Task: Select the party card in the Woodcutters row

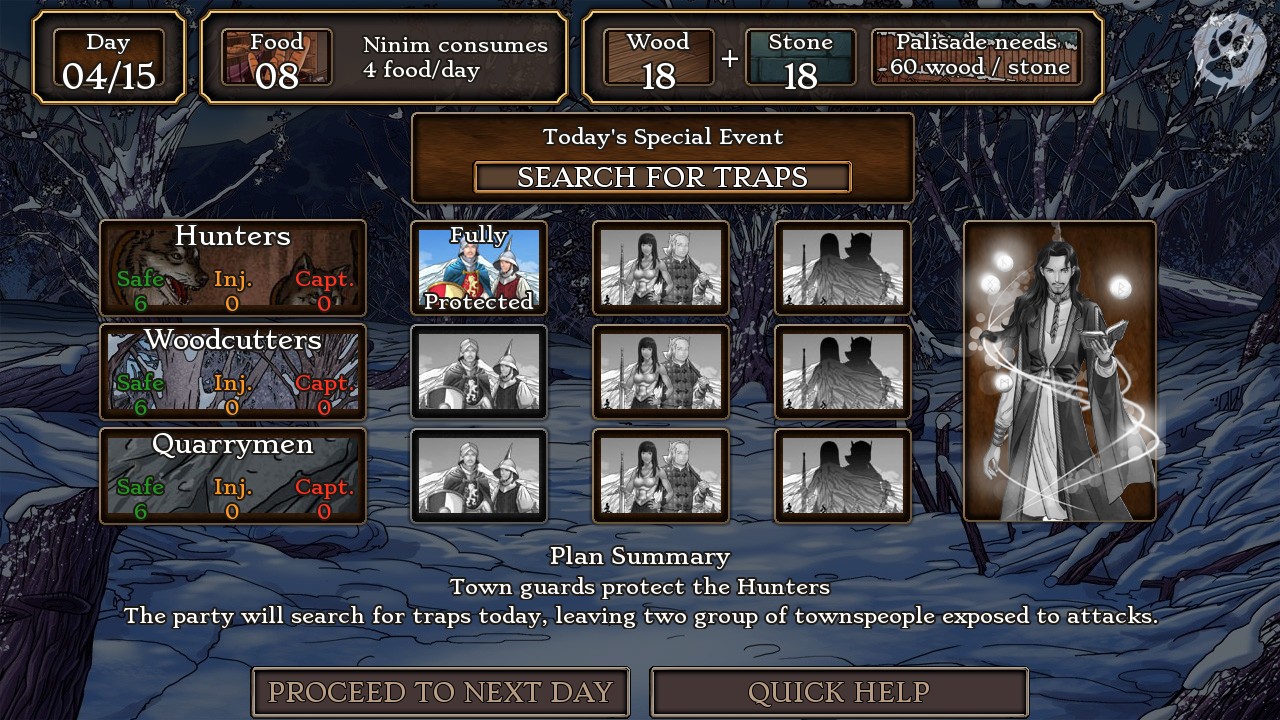Action: coord(660,371)
